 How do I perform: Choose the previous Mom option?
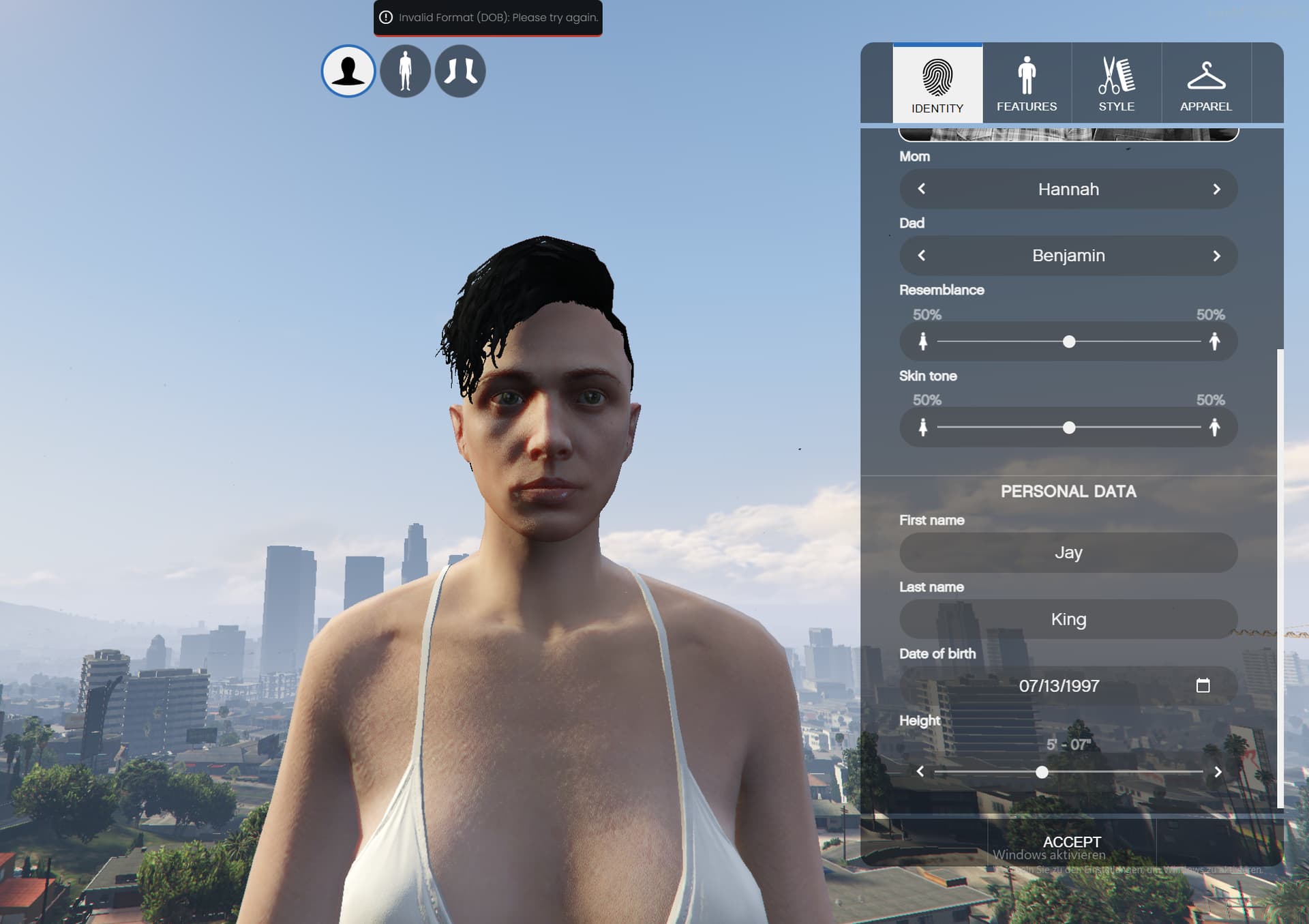point(922,189)
